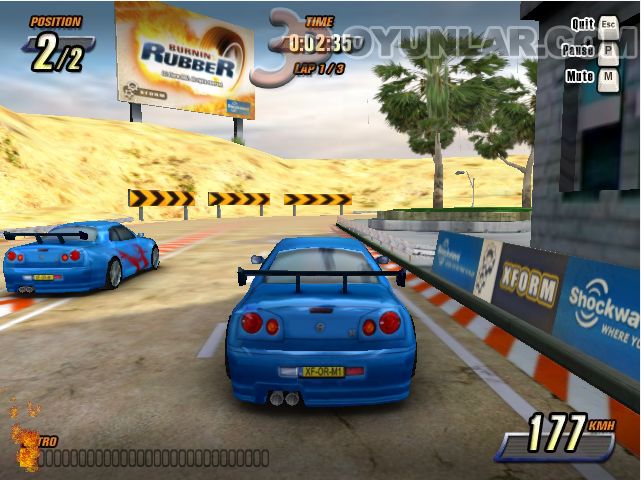The image size is (641, 480).
Task: Mute the game sound
Action: coord(608,76)
